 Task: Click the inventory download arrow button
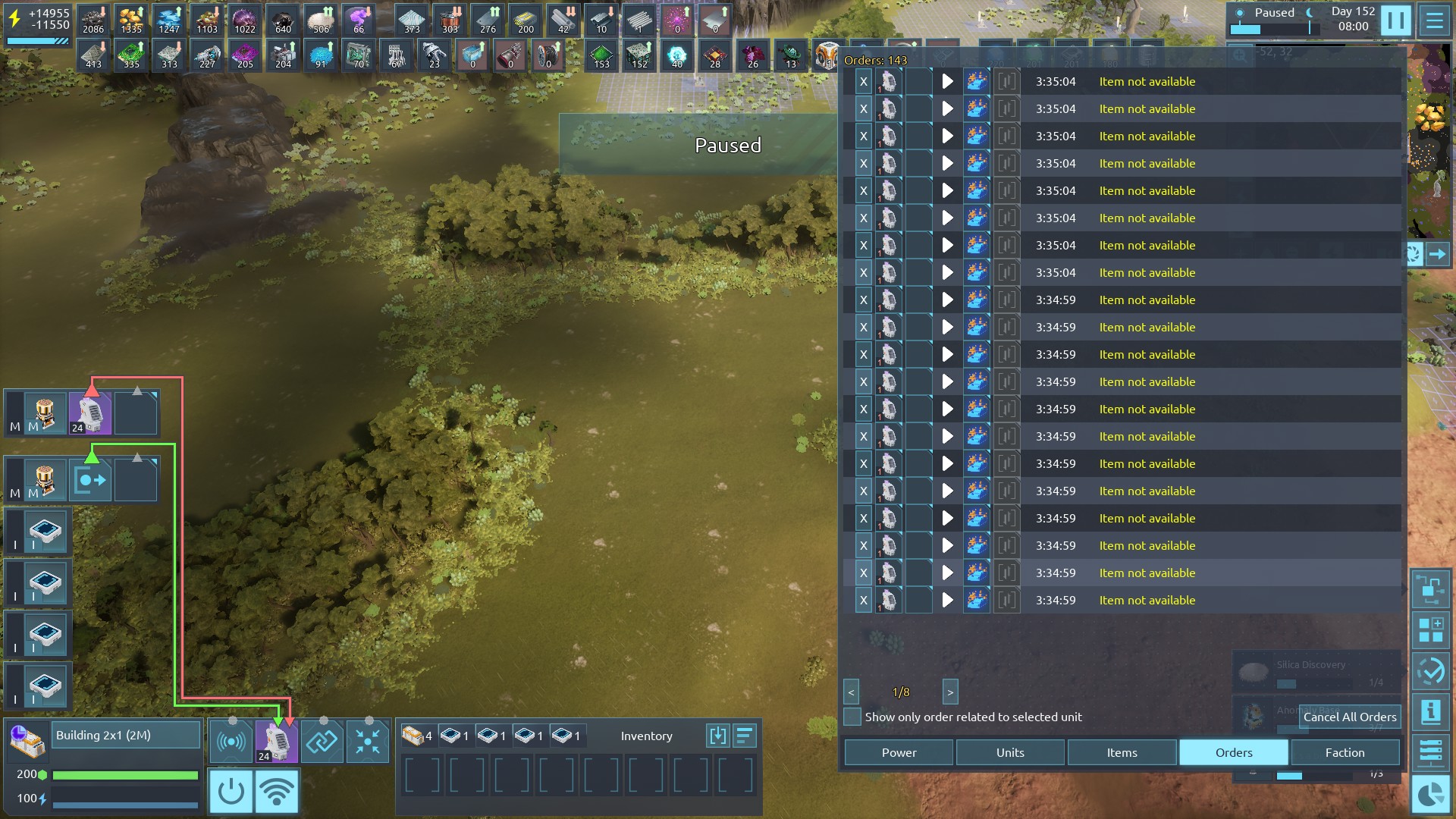tap(717, 736)
